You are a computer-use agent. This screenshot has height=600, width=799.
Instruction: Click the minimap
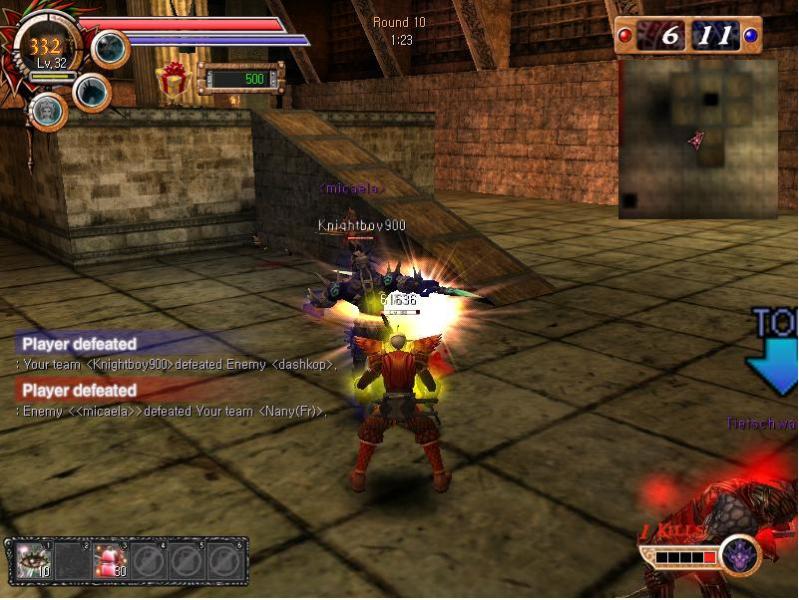[697, 138]
